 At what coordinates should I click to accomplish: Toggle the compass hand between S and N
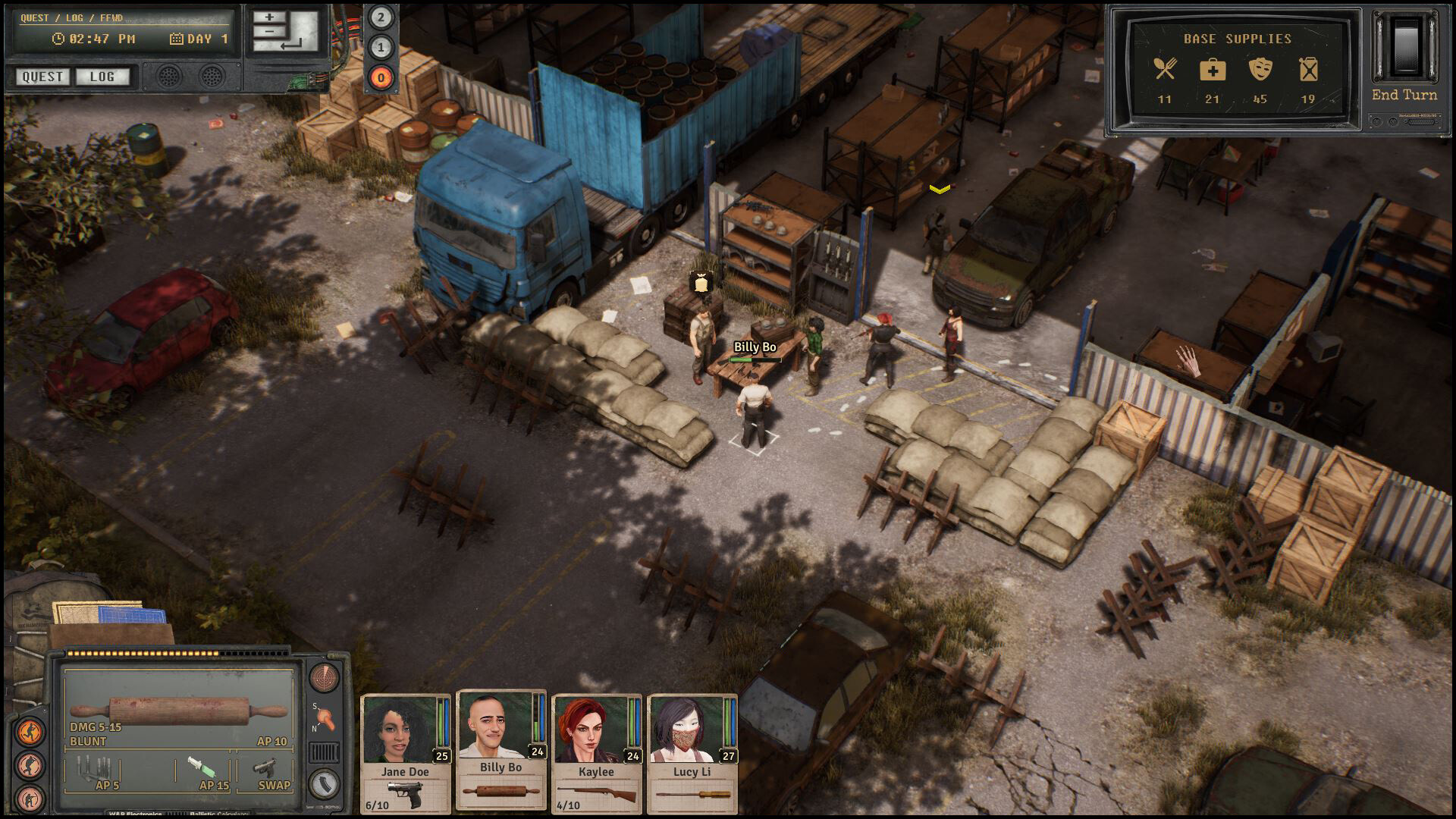coord(325,717)
